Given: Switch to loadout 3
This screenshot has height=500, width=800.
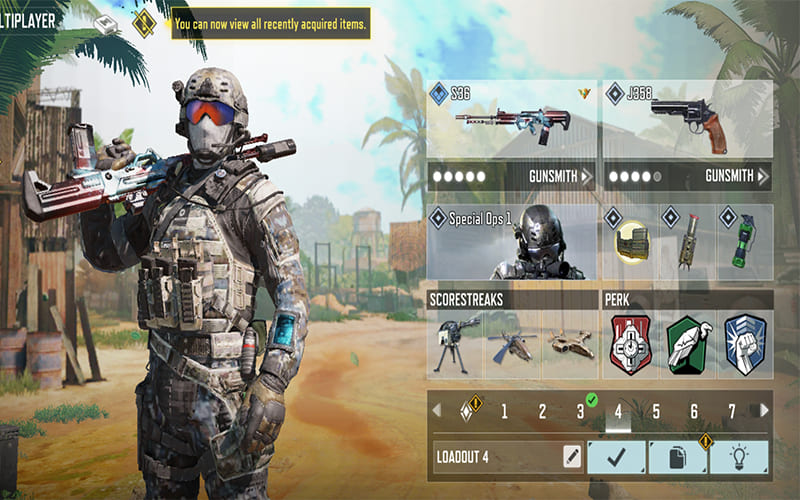Looking at the screenshot, I should 580,411.
